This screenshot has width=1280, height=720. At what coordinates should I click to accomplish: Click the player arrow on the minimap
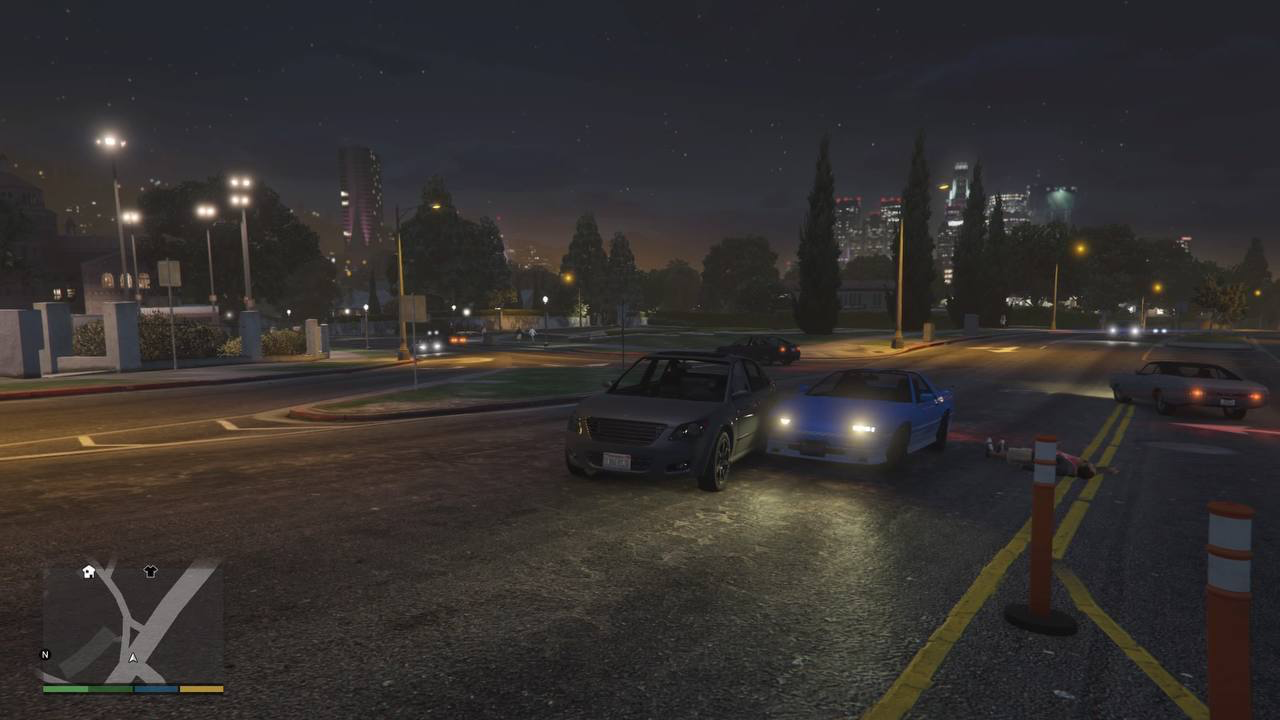coord(133,658)
